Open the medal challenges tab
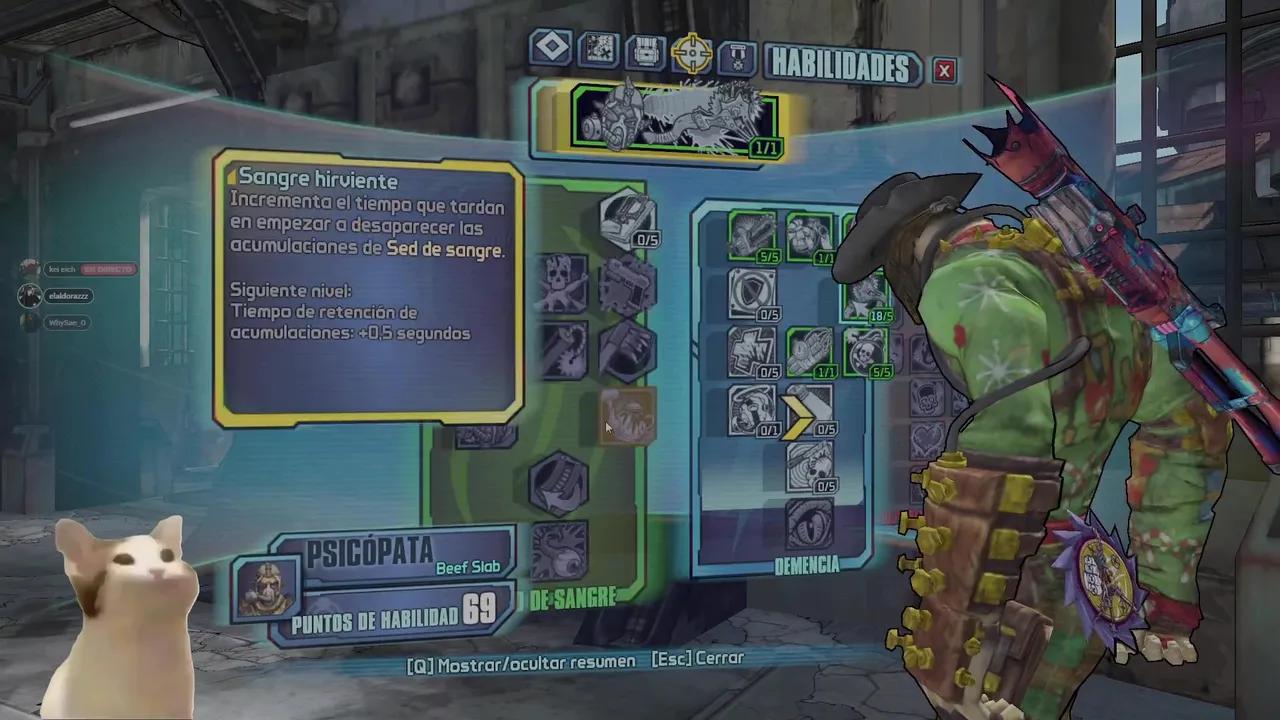Screen dimensions: 1280x720 pyautogui.click(x=739, y=55)
